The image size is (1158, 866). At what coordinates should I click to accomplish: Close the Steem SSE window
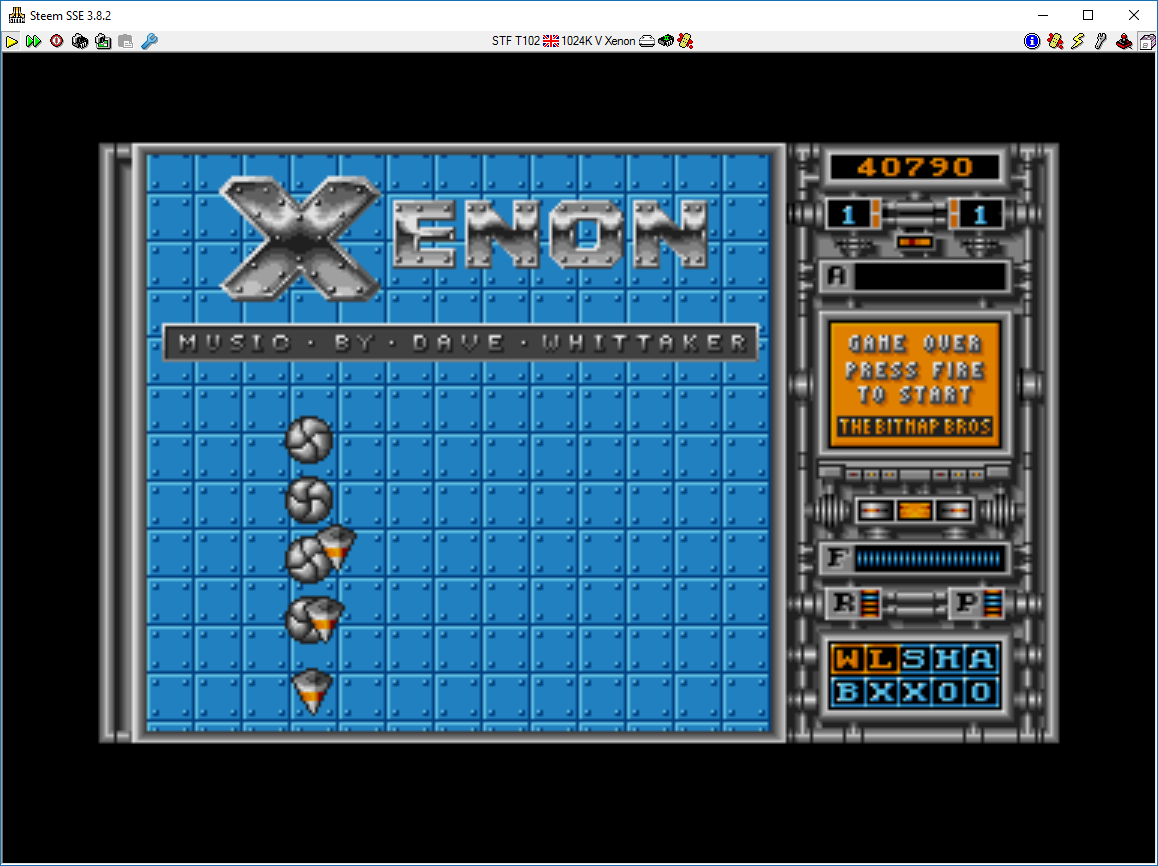[x=1133, y=15]
